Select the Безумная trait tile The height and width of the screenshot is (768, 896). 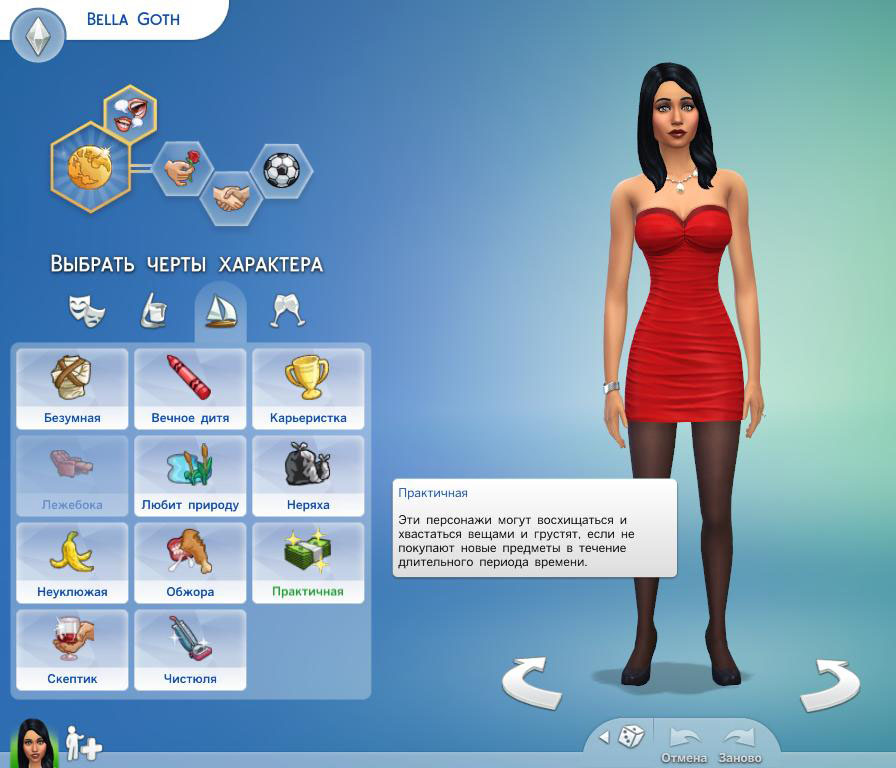coord(72,388)
